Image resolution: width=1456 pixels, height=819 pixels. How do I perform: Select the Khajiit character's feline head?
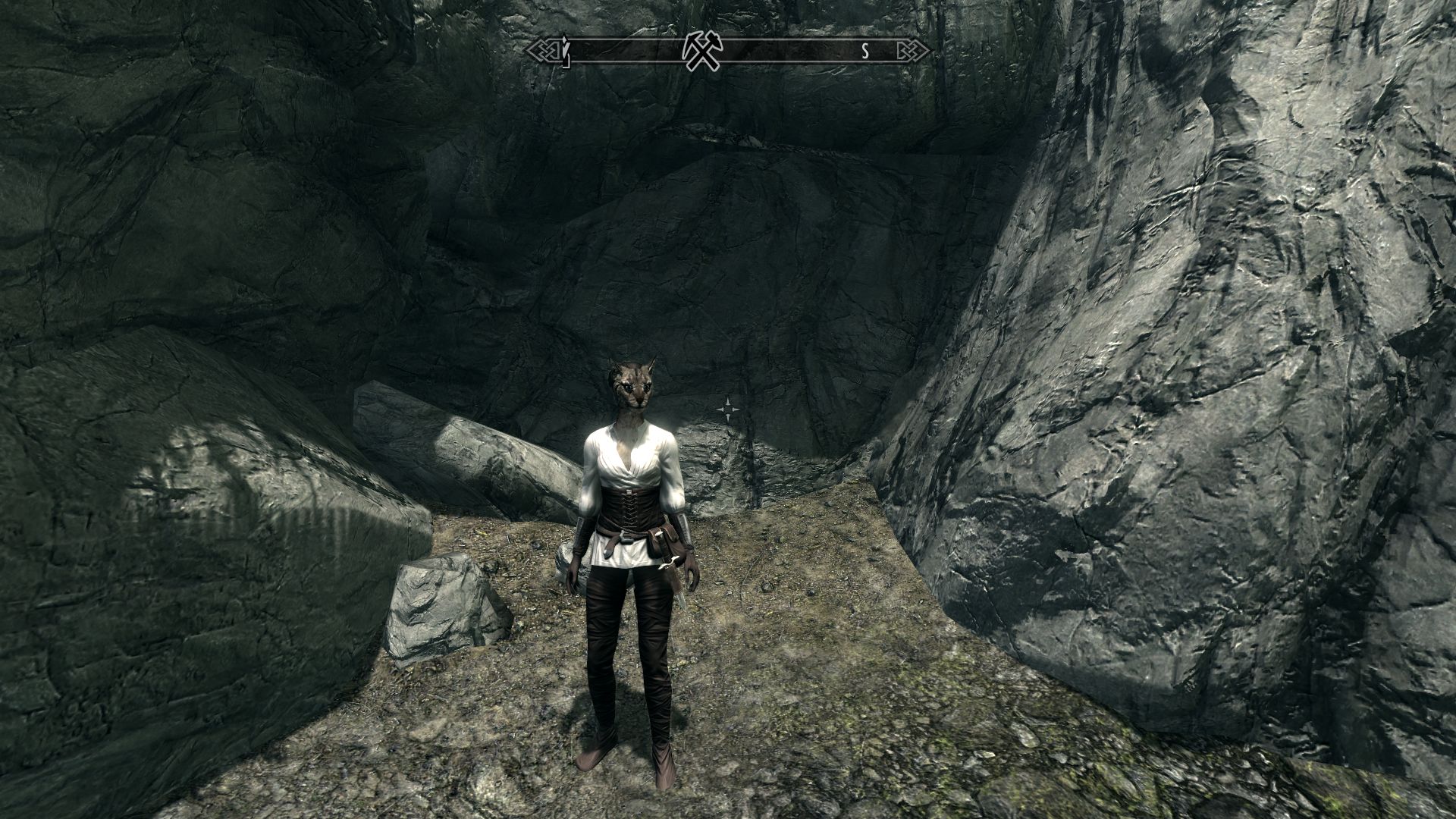coord(633,388)
